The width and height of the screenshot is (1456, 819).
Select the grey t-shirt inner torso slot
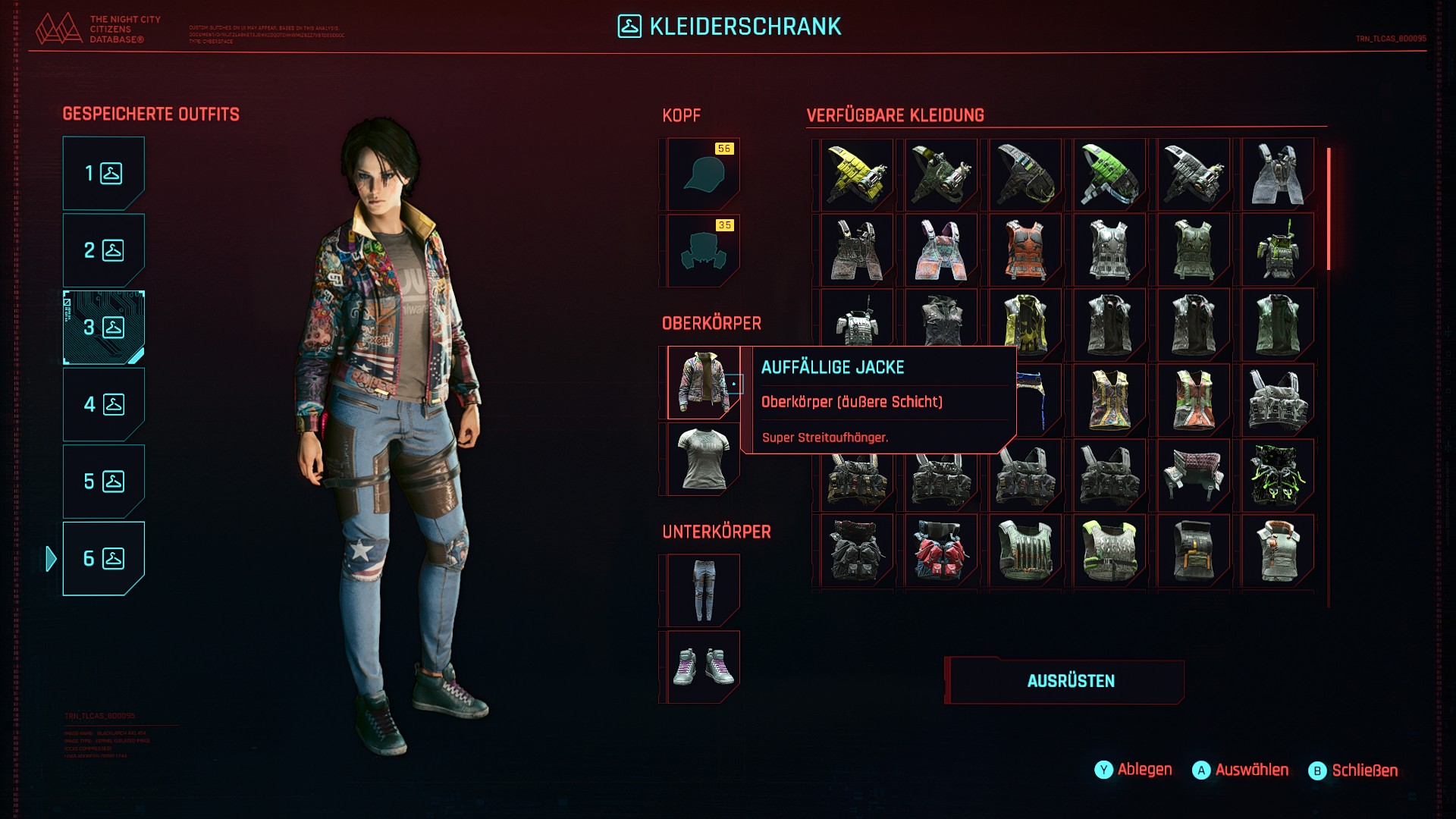click(x=703, y=459)
